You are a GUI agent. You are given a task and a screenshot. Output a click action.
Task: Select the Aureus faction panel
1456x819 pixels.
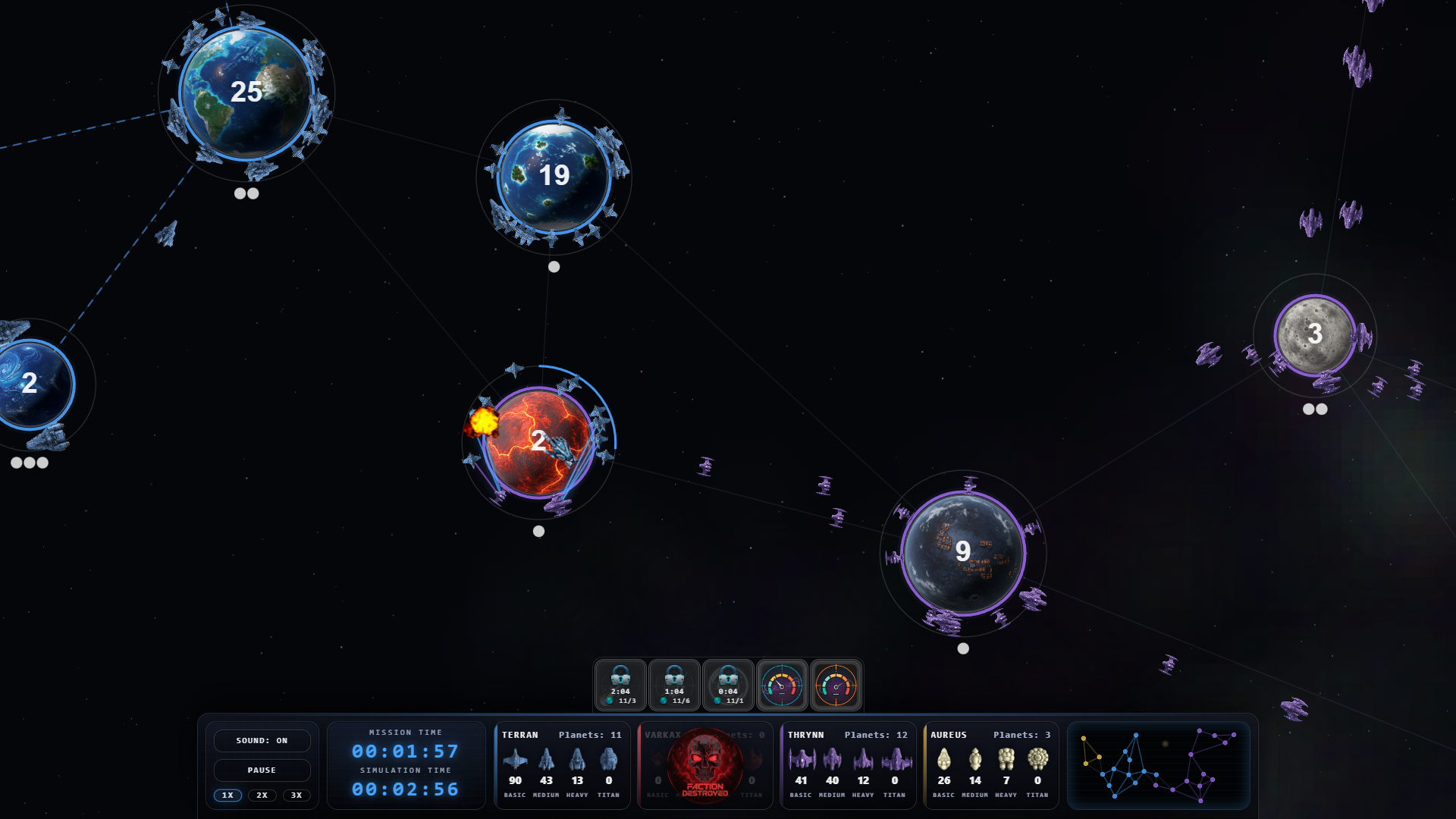[990, 765]
